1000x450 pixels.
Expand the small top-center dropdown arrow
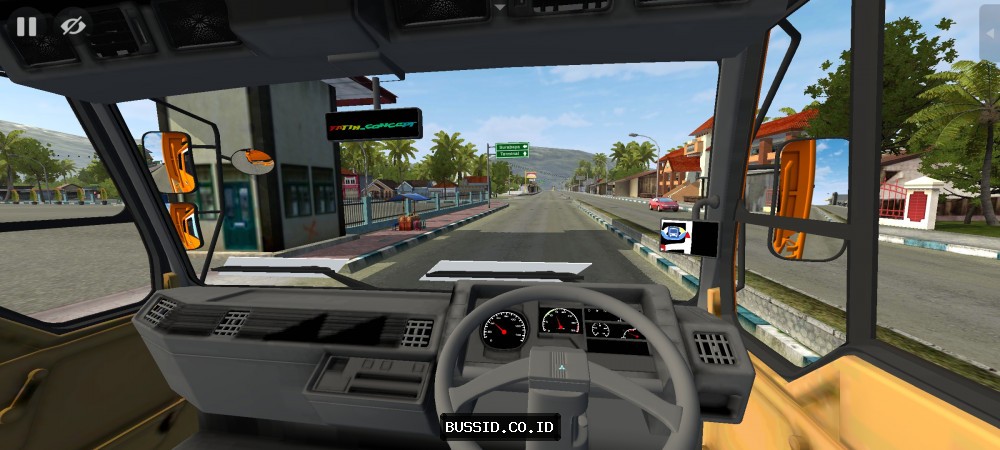(x=500, y=6)
